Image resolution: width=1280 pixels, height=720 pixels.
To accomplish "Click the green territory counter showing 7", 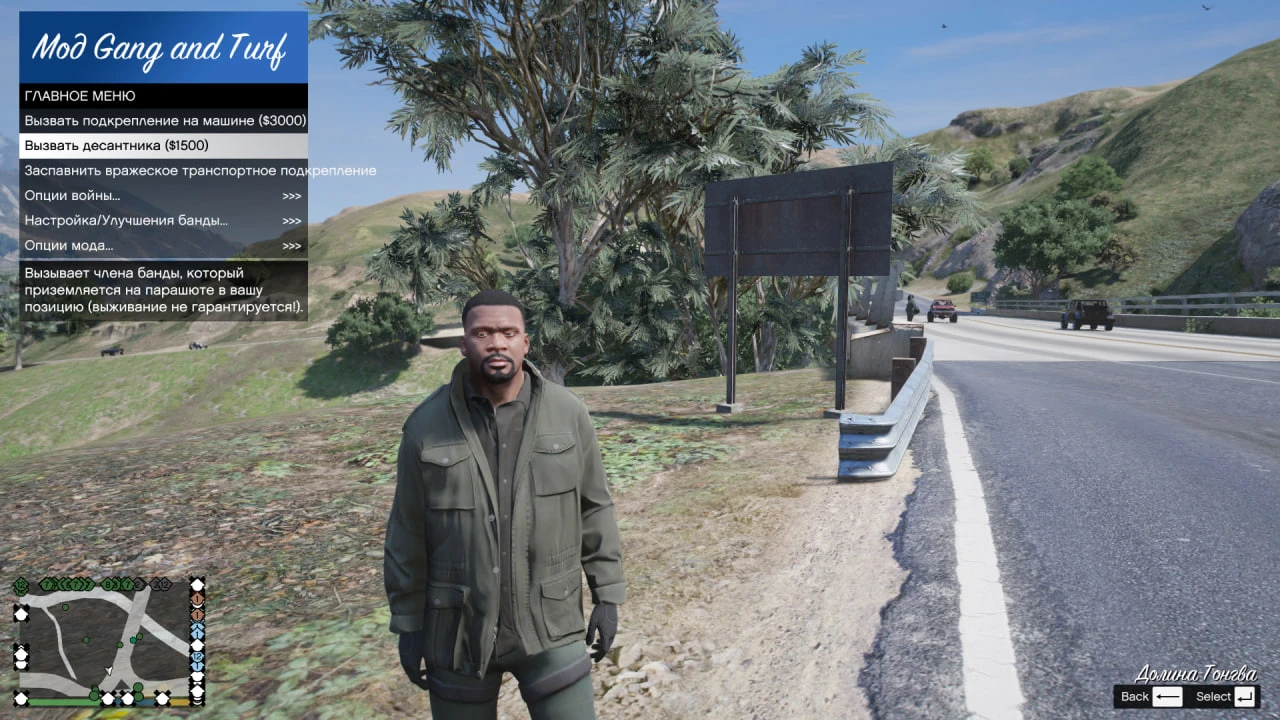I will point(47,583).
